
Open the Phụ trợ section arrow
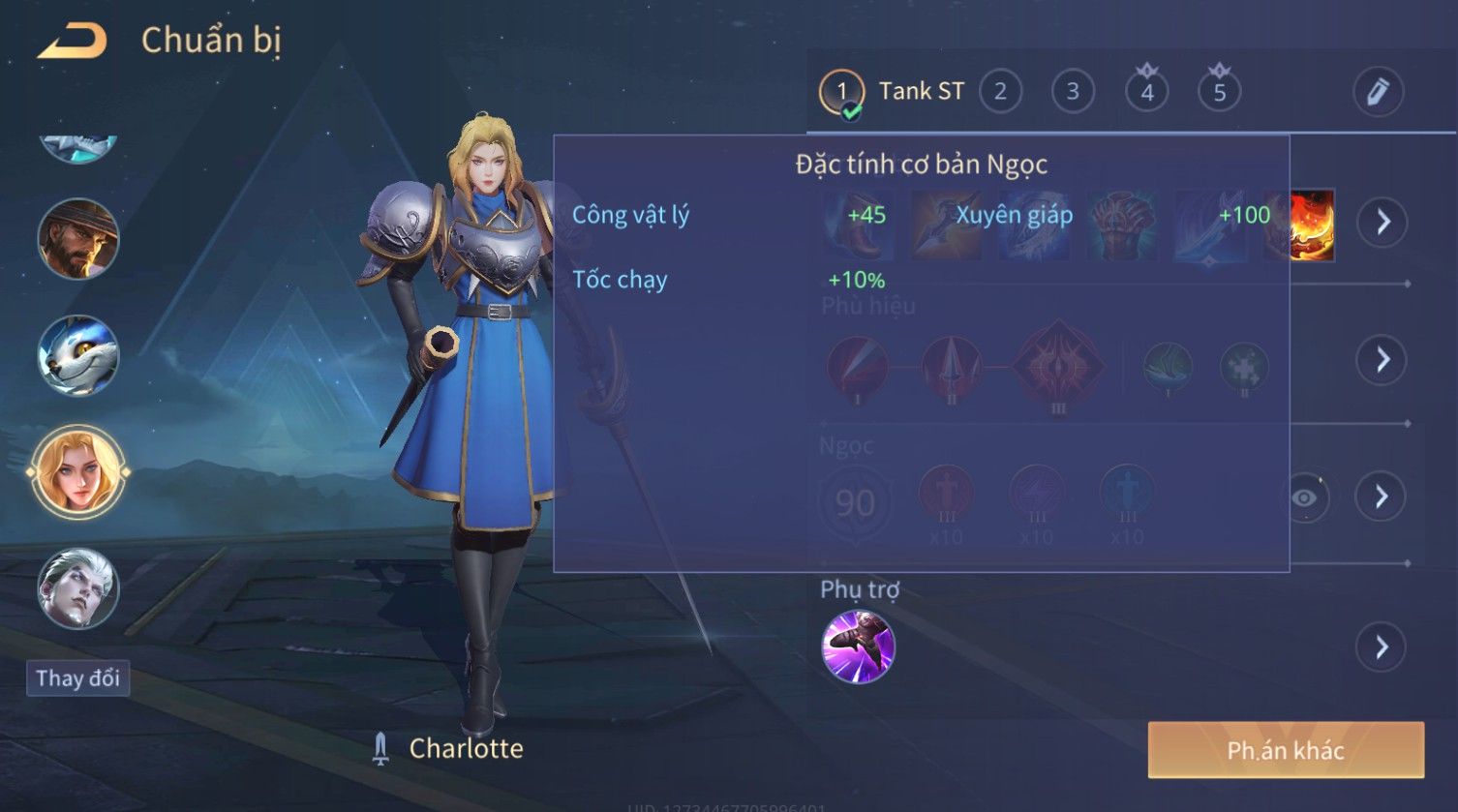pos(1381,647)
